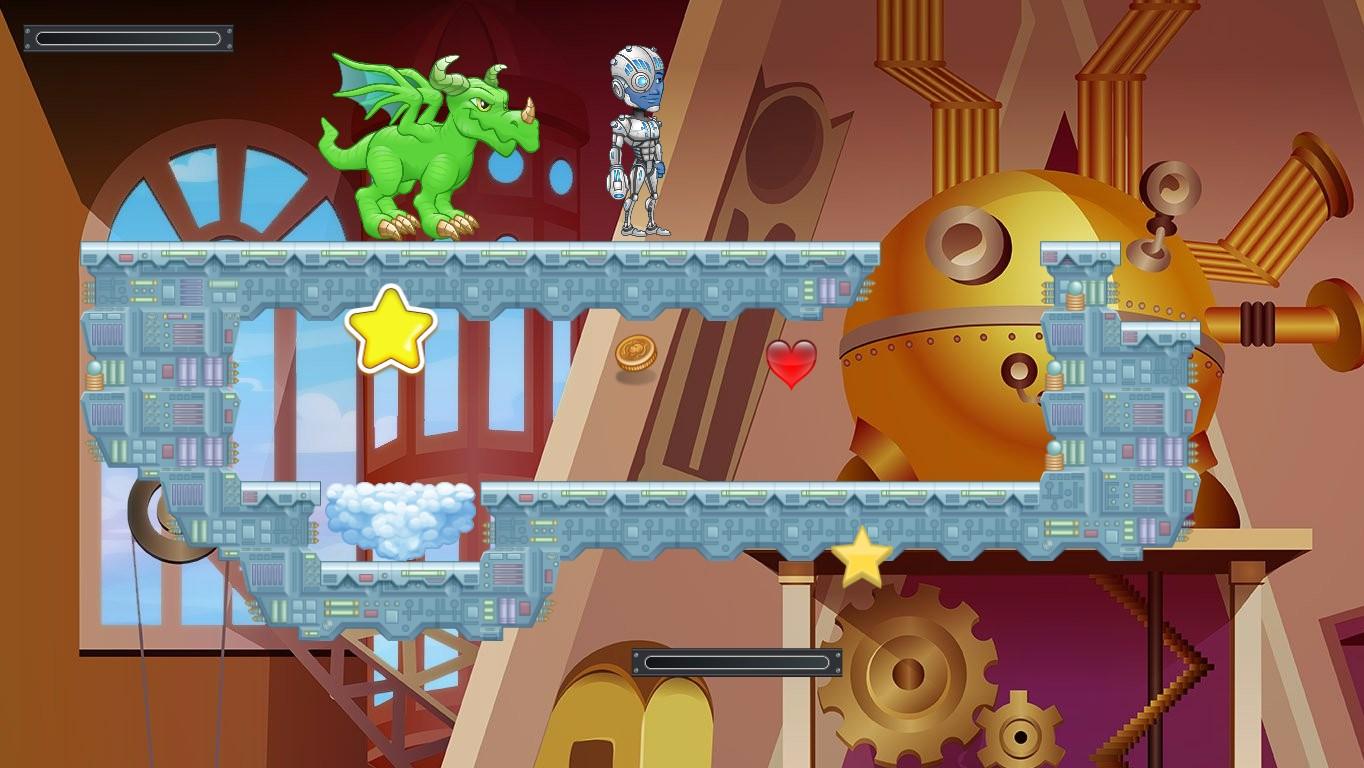Click the bottom progress bar
Image resolution: width=1364 pixels, height=768 pixels.
click(x=737, y=662)
